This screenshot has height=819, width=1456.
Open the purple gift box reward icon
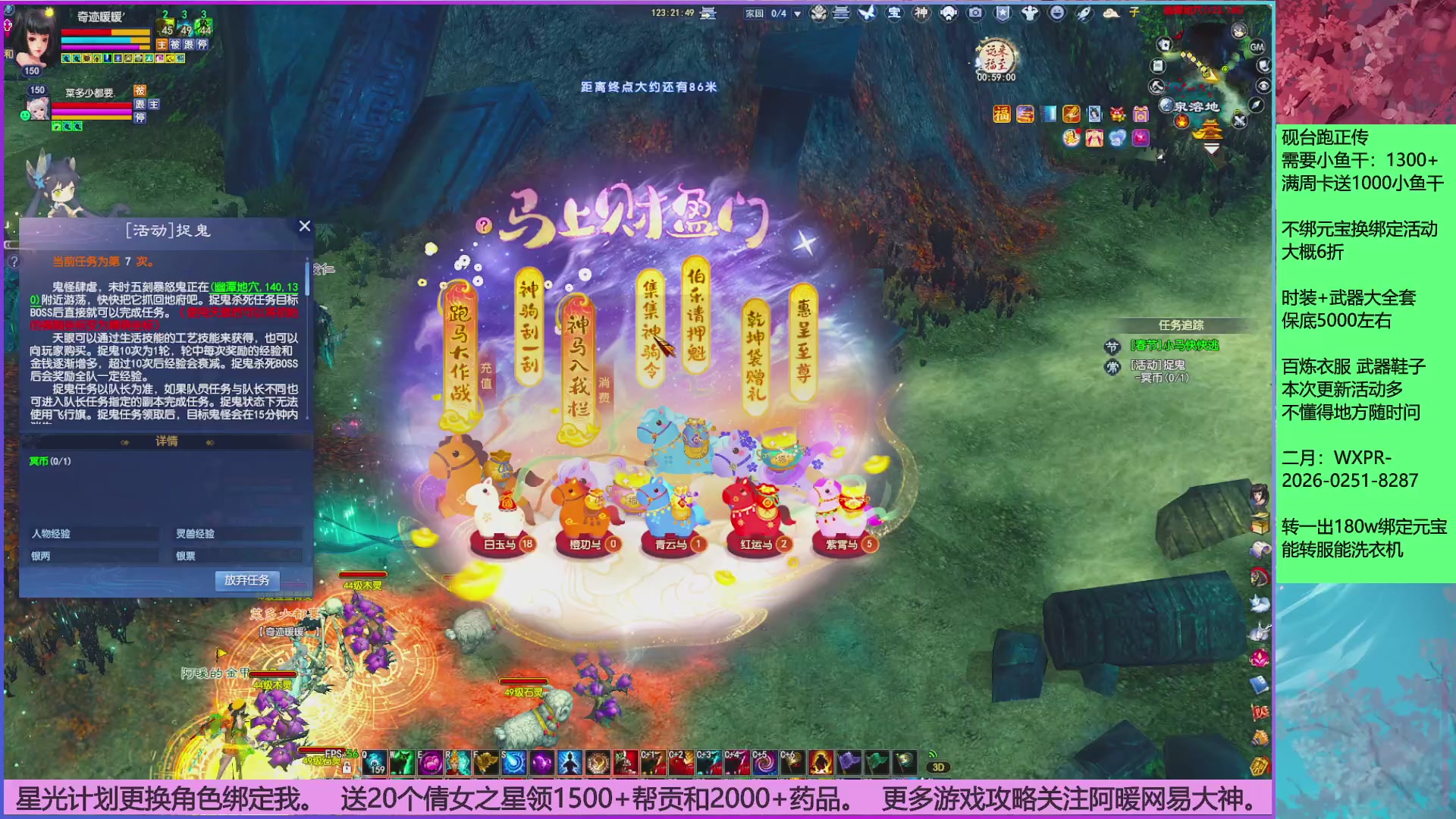(x=1140, y=115)
